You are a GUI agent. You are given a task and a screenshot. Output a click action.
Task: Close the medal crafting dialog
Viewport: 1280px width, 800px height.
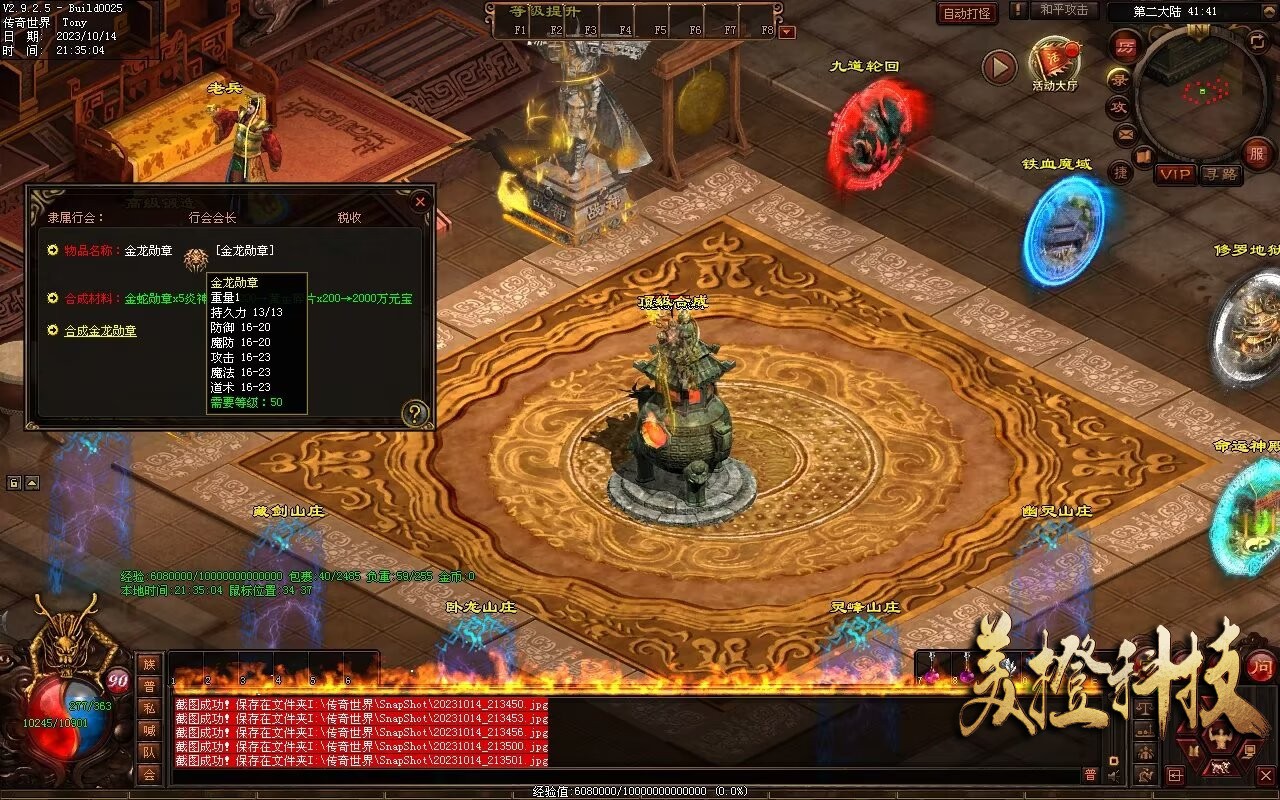pos(420,201)
